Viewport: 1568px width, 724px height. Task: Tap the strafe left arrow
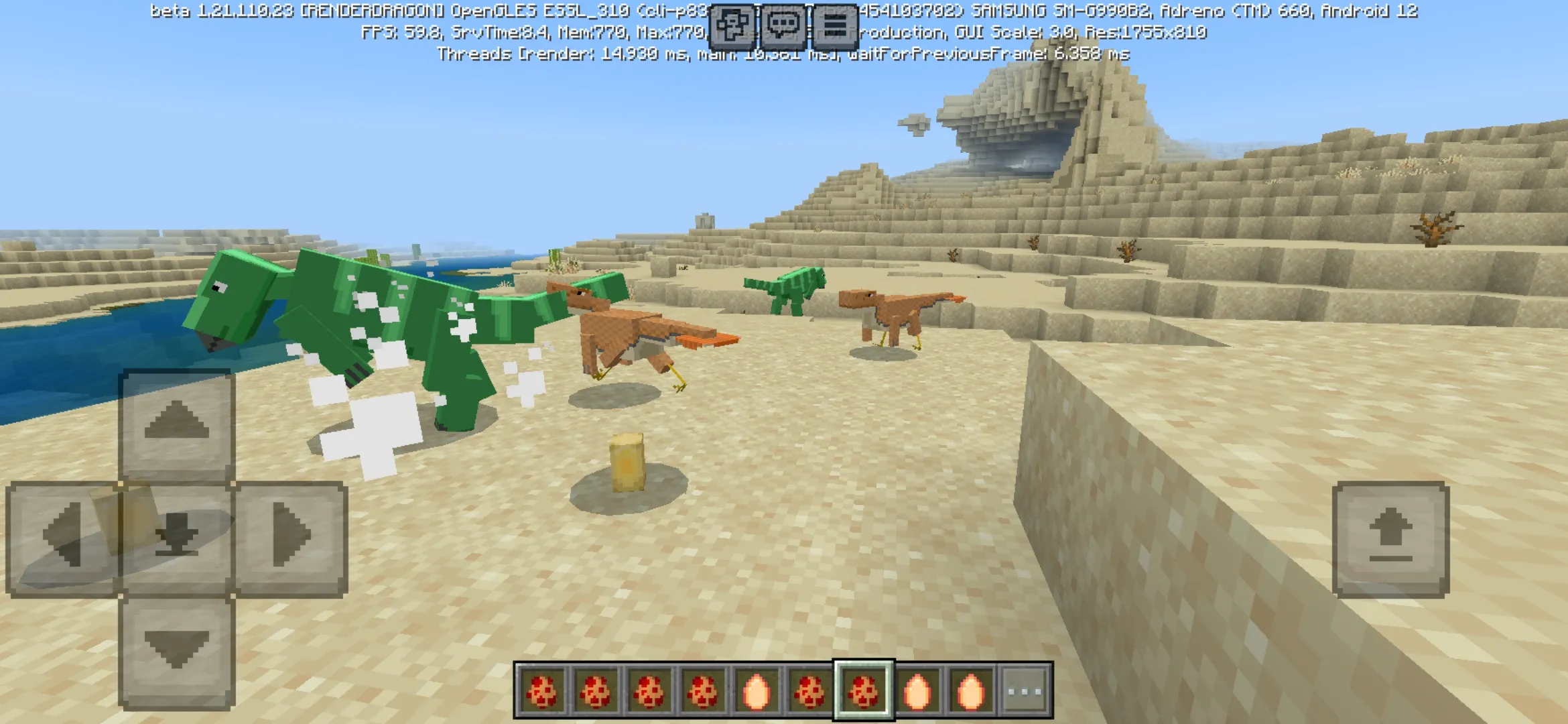[x=62, y=538]
